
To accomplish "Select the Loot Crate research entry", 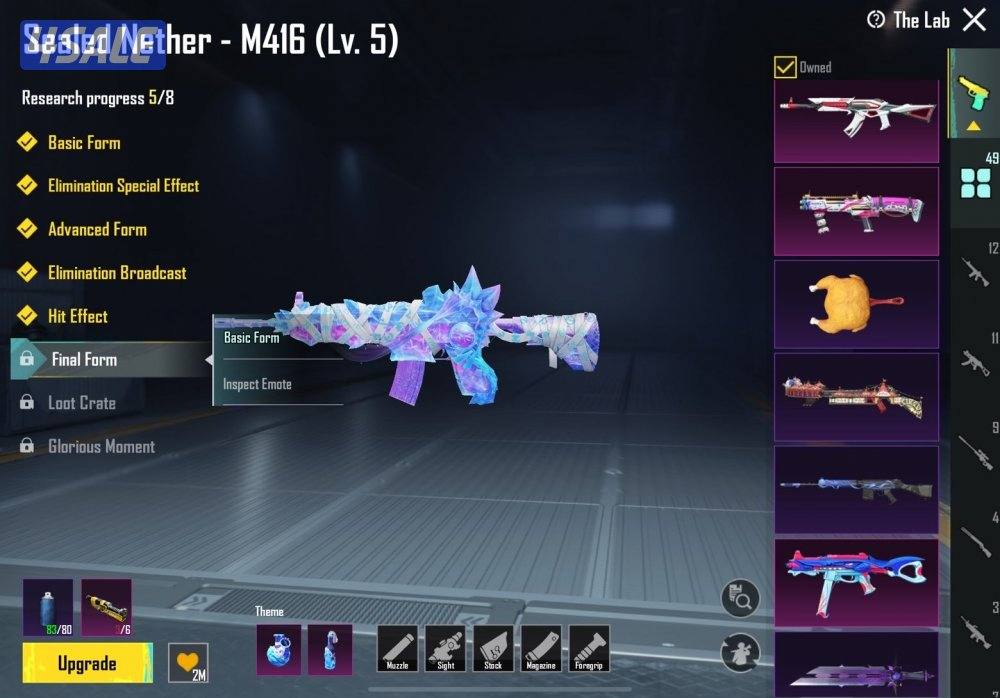I will [81, 403].
